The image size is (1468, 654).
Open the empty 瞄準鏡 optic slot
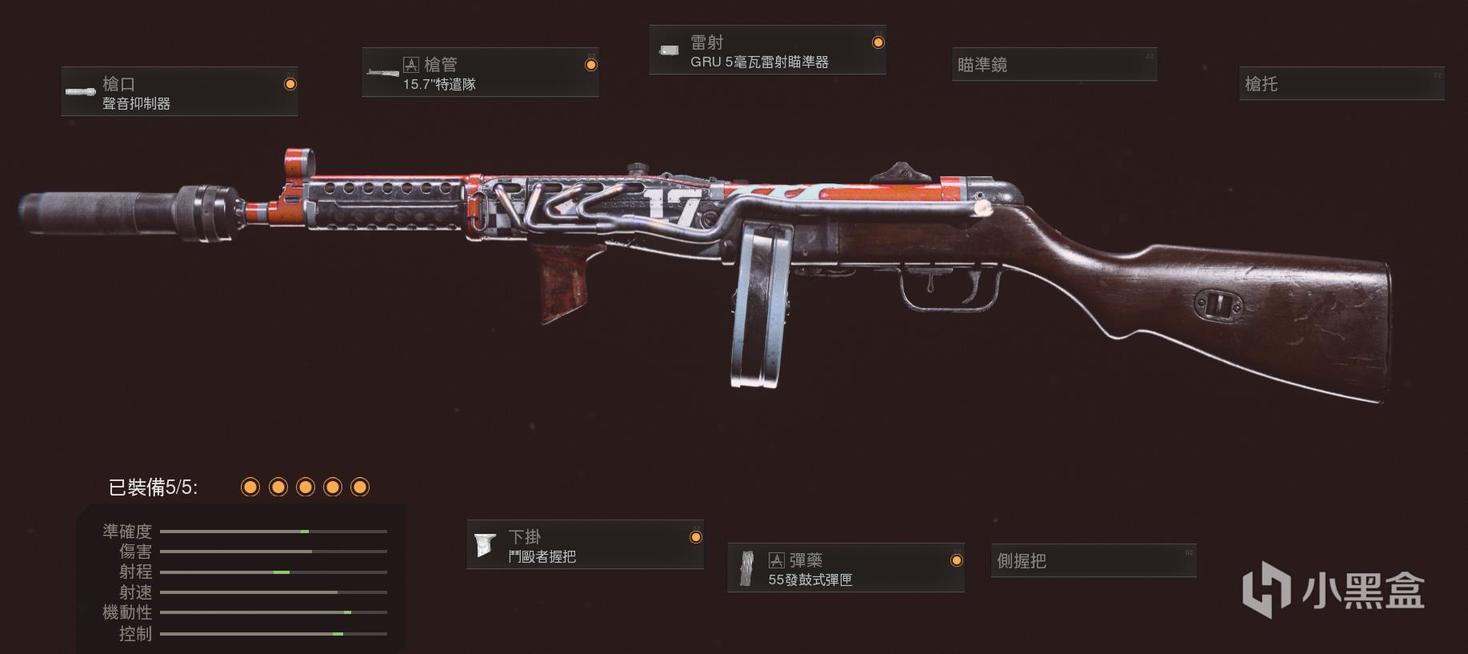tap(1054, 65)
